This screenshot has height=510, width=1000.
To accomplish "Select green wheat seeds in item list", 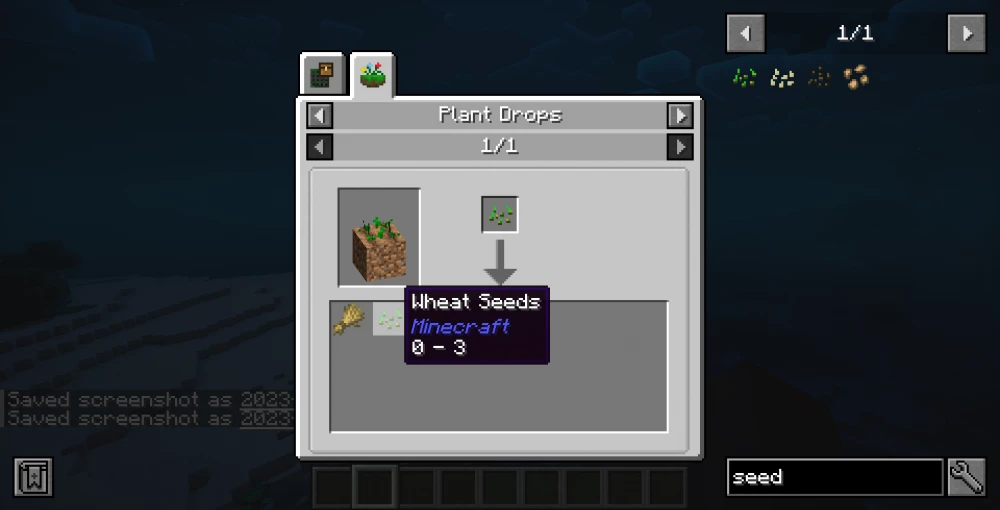I will 745,77.
